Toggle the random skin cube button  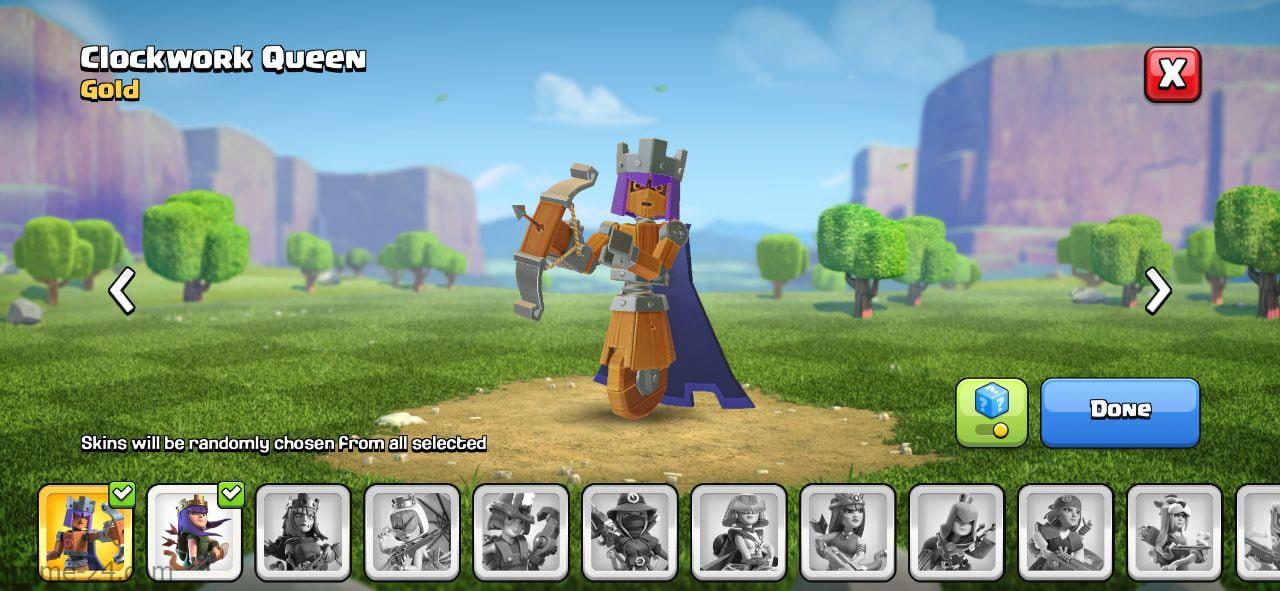coord(991,411)
